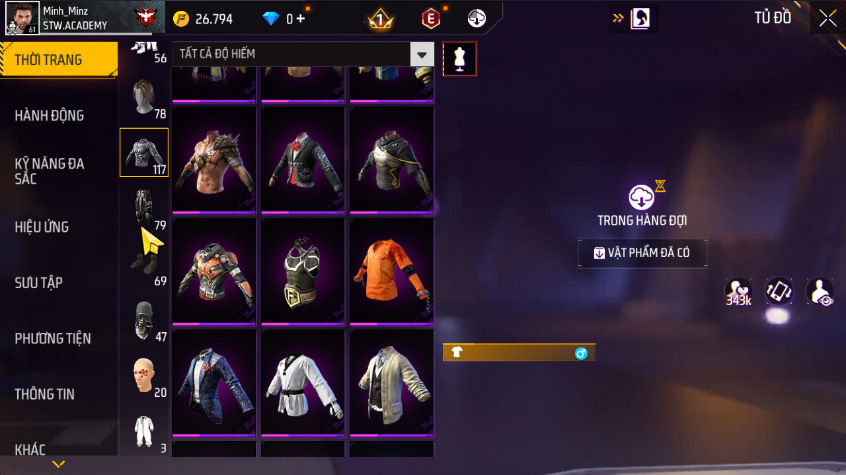Select the white karate top with black belt

pos(304,384)
